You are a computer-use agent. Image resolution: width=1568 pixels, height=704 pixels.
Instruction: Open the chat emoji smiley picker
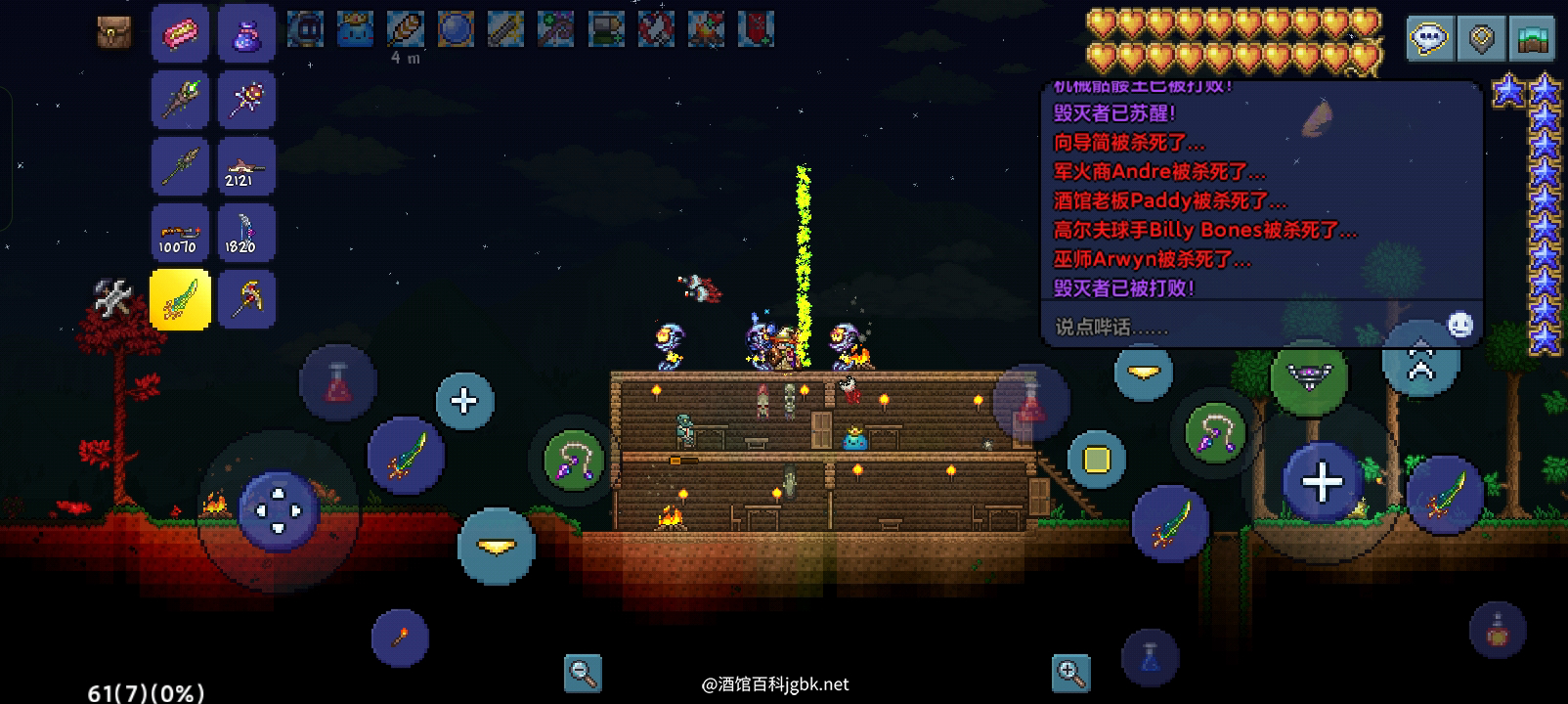coord(1459,325)
